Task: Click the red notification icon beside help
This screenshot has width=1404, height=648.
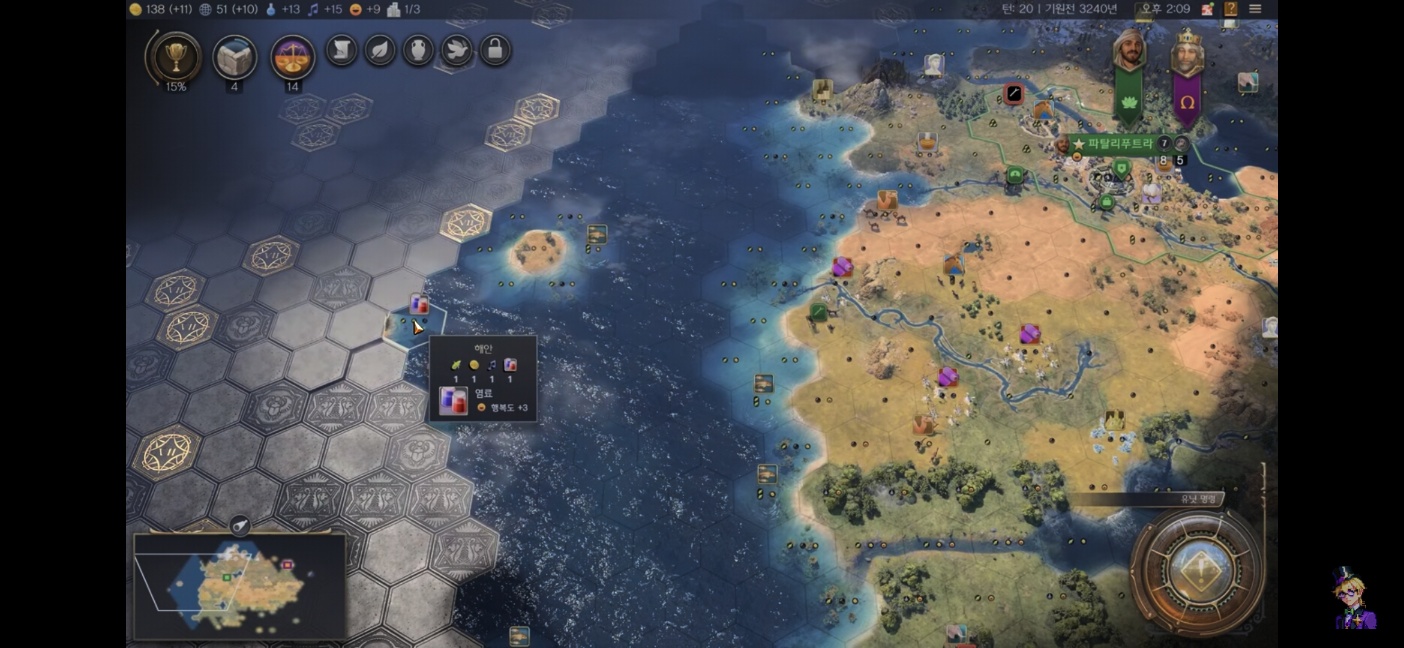Action: (x=1208, y=9)
